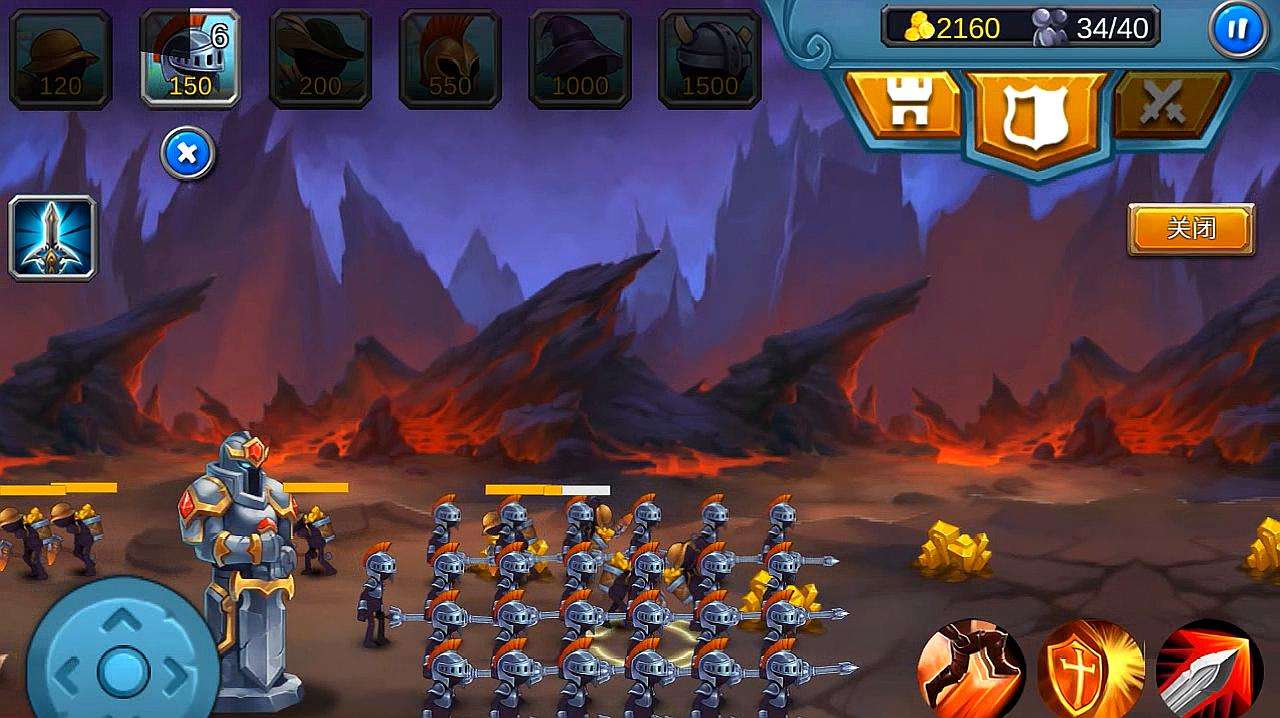Select the 120-gold miner helmet unit
This screenshot has height=718, width=1280.
pyautogui.click(x=60, y=58)
